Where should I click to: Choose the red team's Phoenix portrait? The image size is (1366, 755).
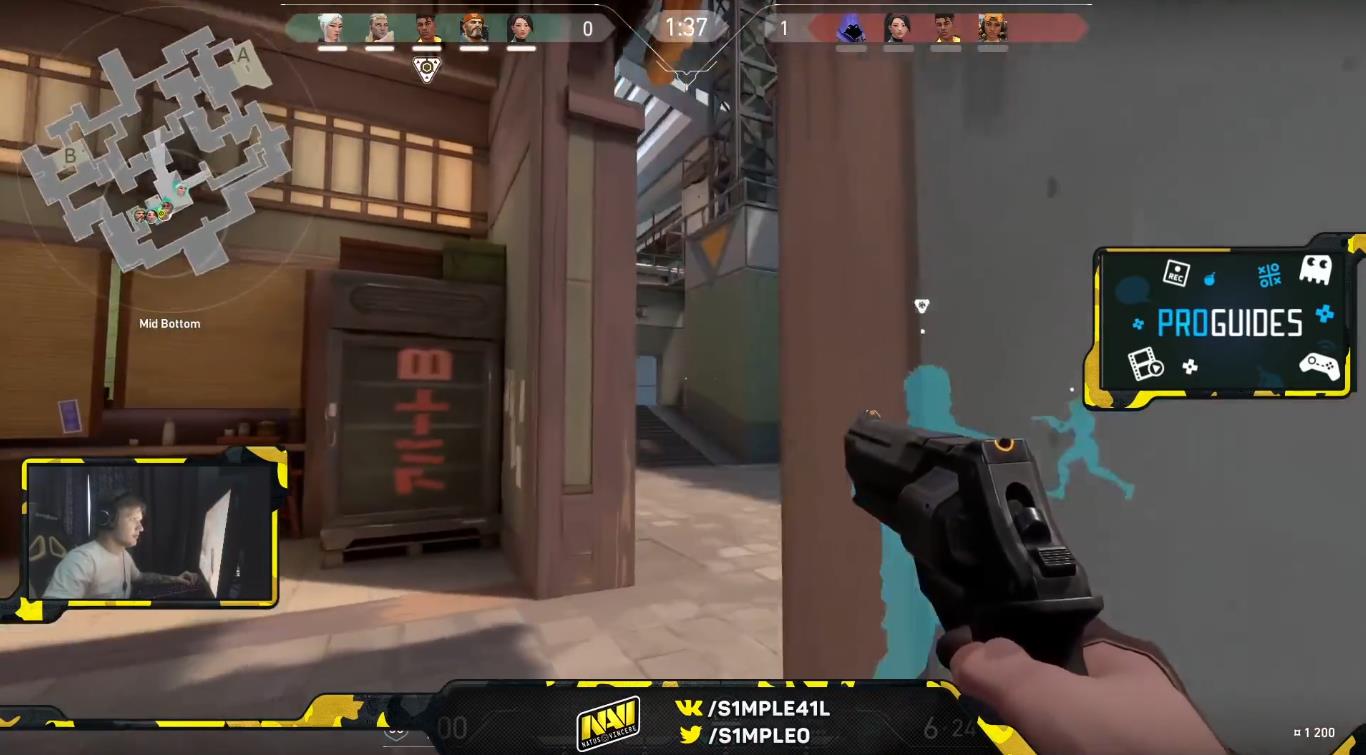[x=945, y=28]
